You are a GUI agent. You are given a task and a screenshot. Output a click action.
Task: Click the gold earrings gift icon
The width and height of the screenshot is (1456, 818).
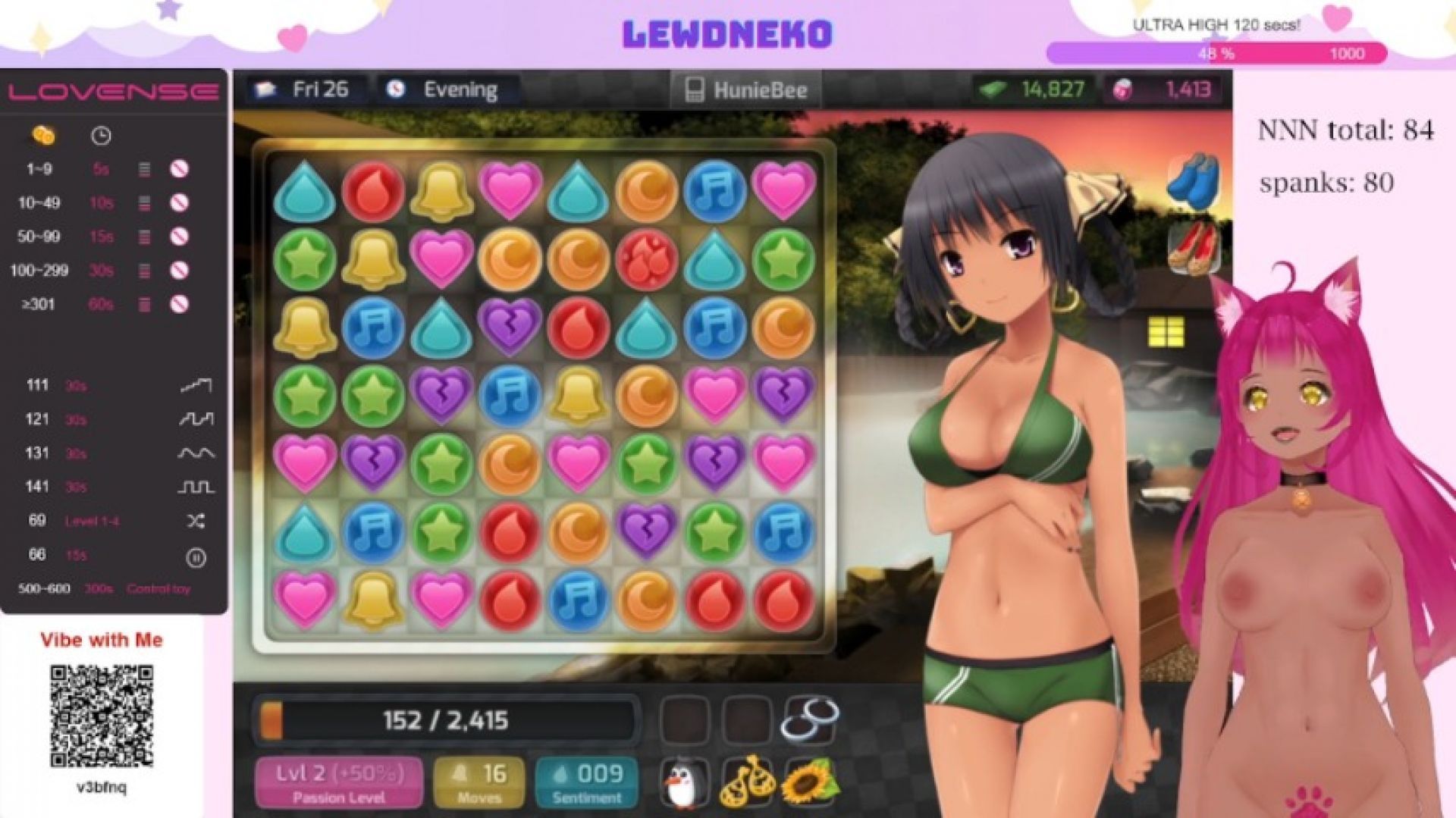pos(747,782)
